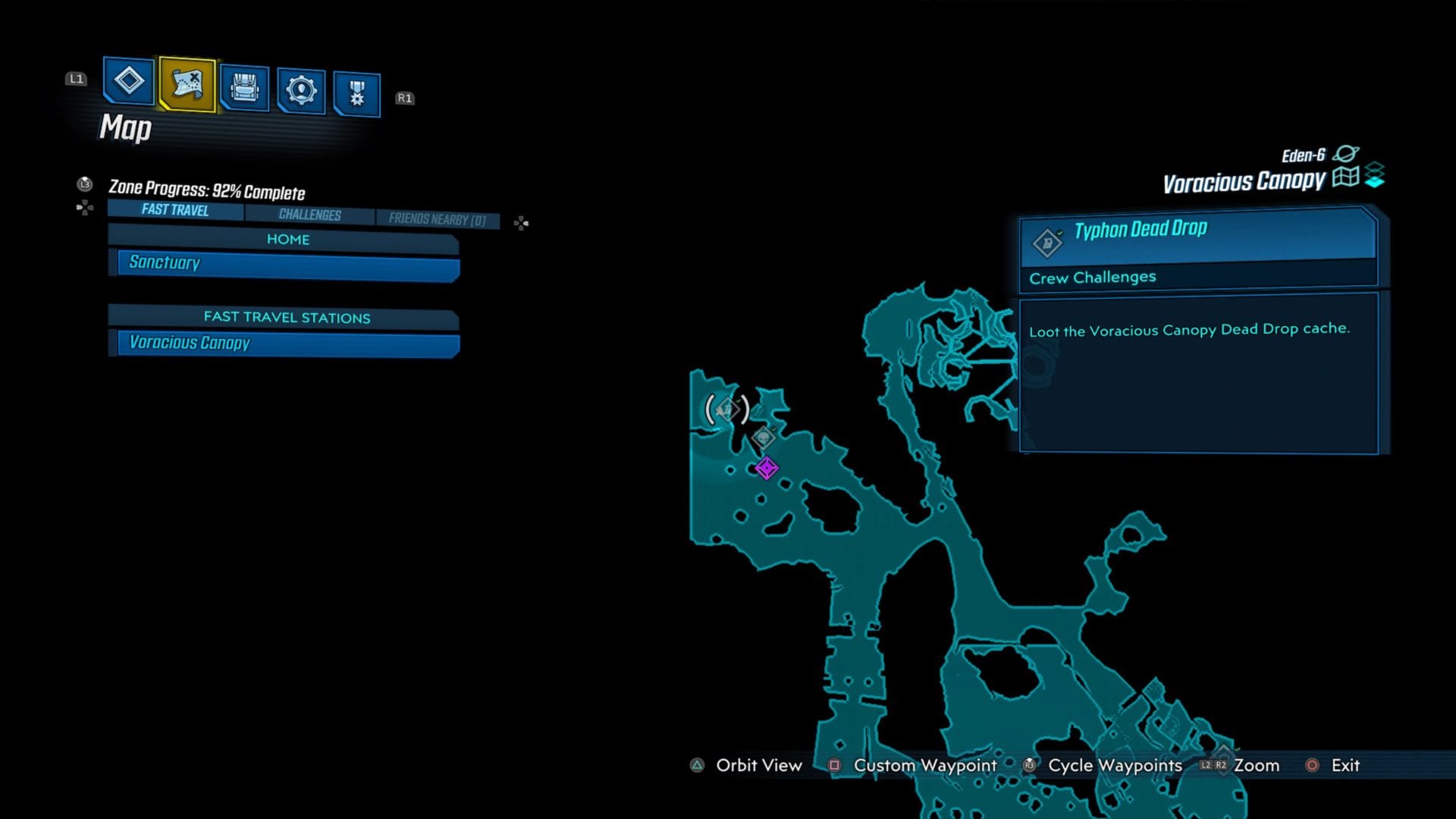
Task: Open the settings gear icon
Action: click(x=302, y=89)
